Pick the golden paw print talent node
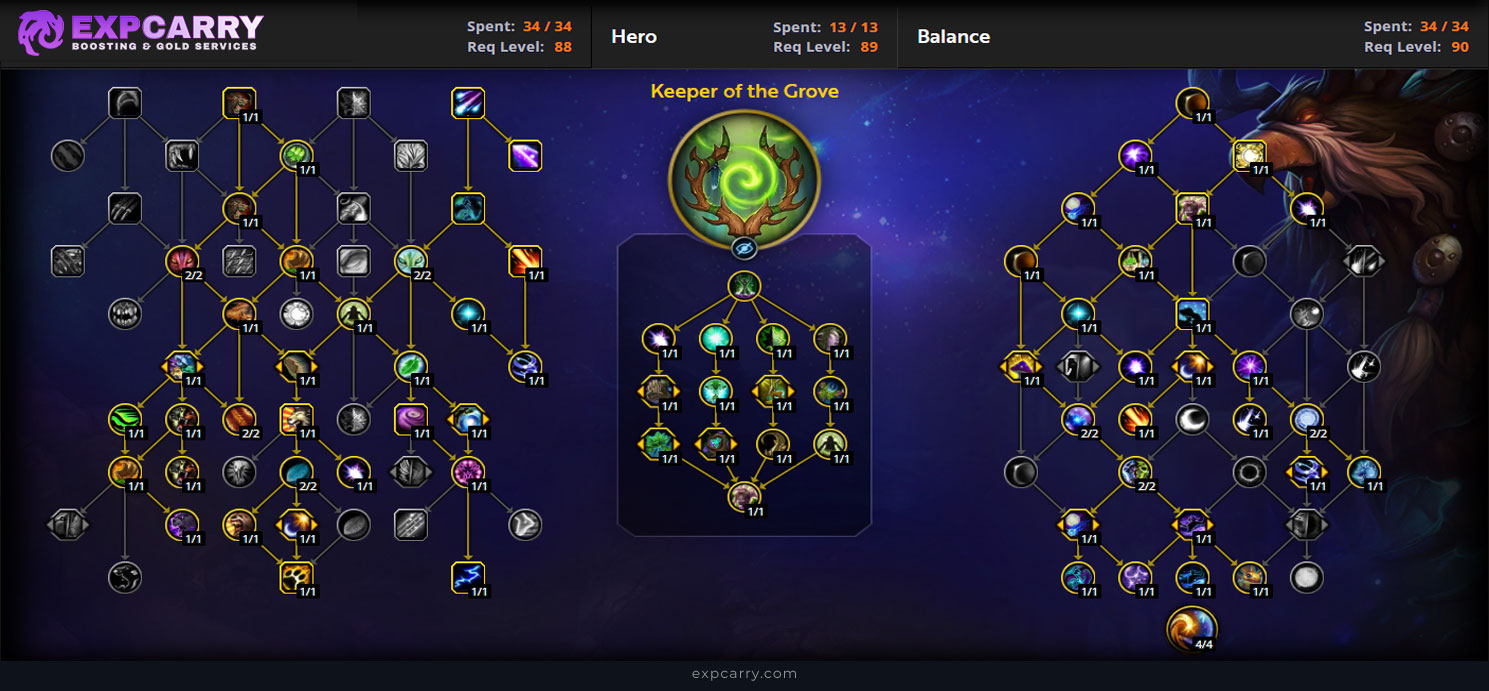The width and height of the screenshot is (1489, 691). [297, 577]
